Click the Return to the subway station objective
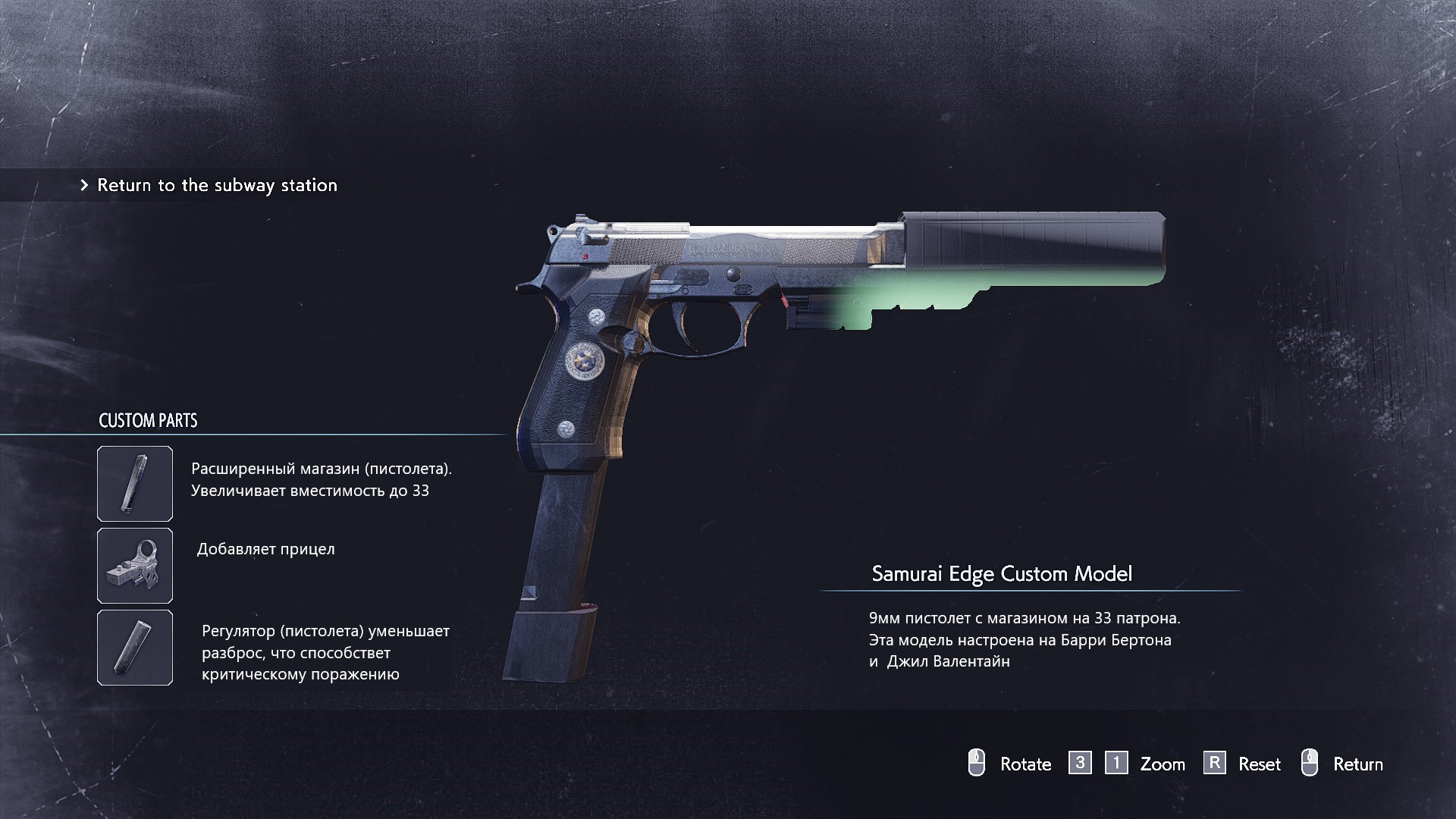This screenshot has height=819, width=1456. click(217, 185)
